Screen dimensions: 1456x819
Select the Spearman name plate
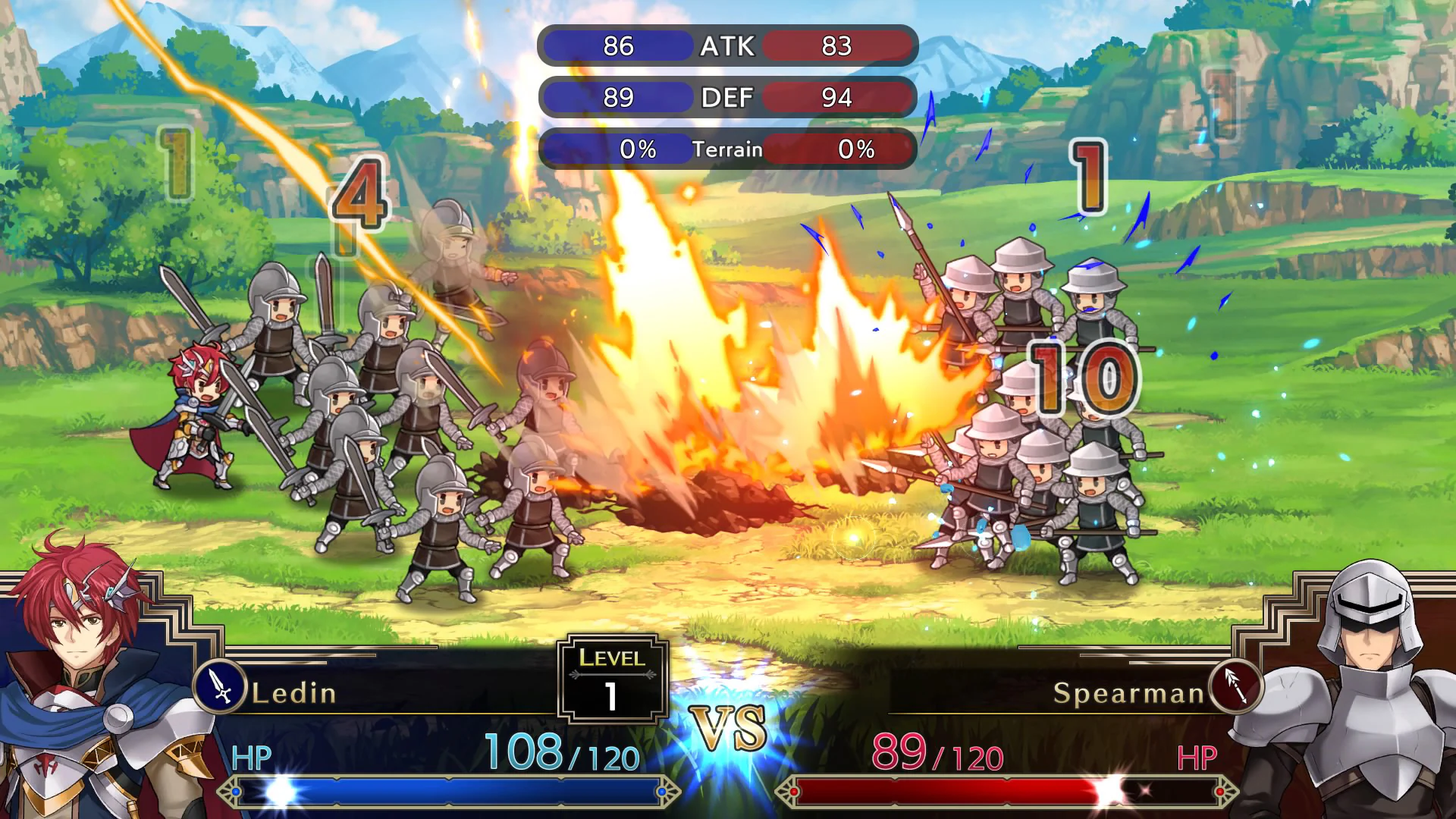[x=1130, y=692]
